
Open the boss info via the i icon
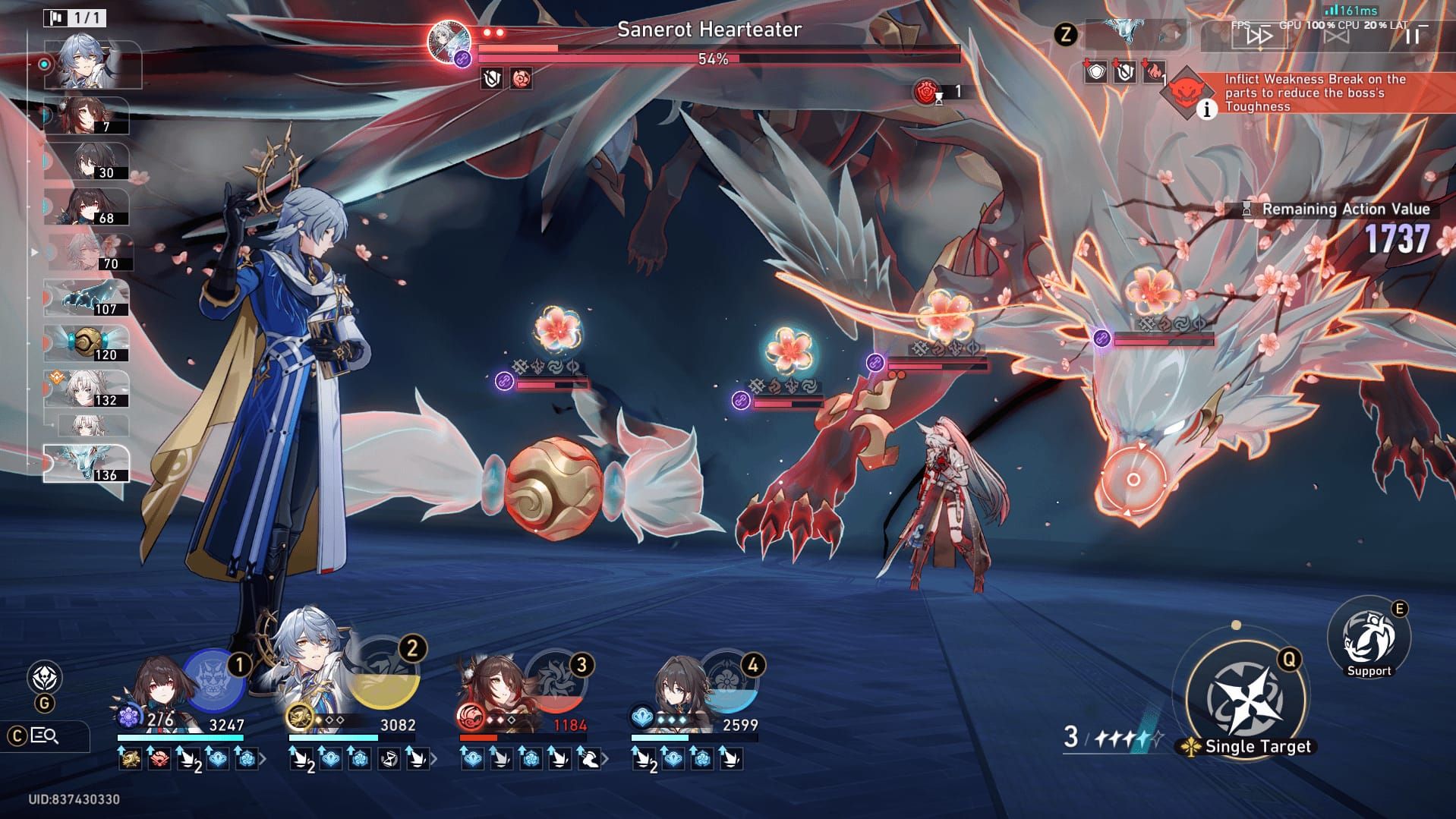click(x=1206, y=109)
